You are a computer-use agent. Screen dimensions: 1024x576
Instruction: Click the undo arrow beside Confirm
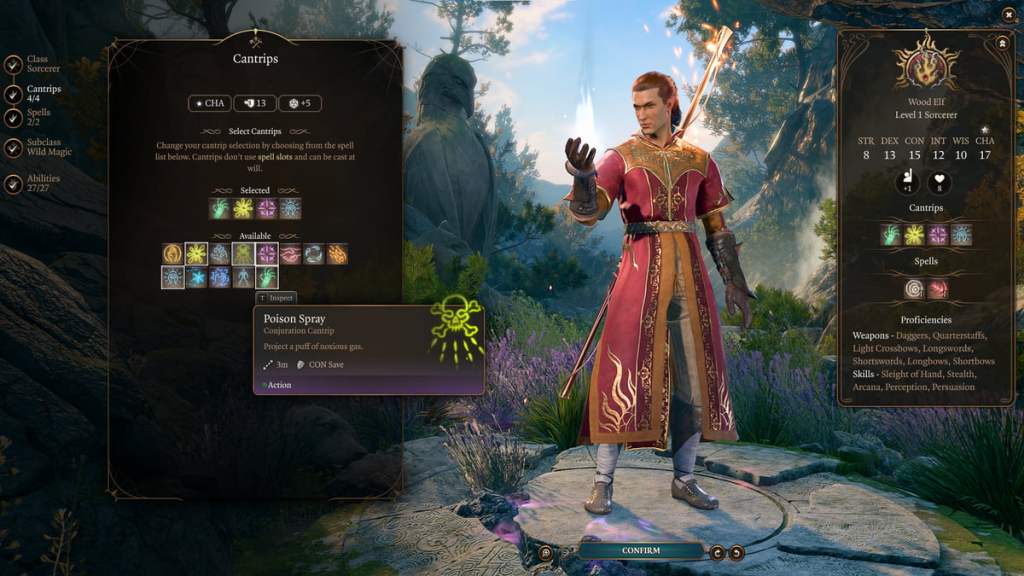(x=718, y=551)
